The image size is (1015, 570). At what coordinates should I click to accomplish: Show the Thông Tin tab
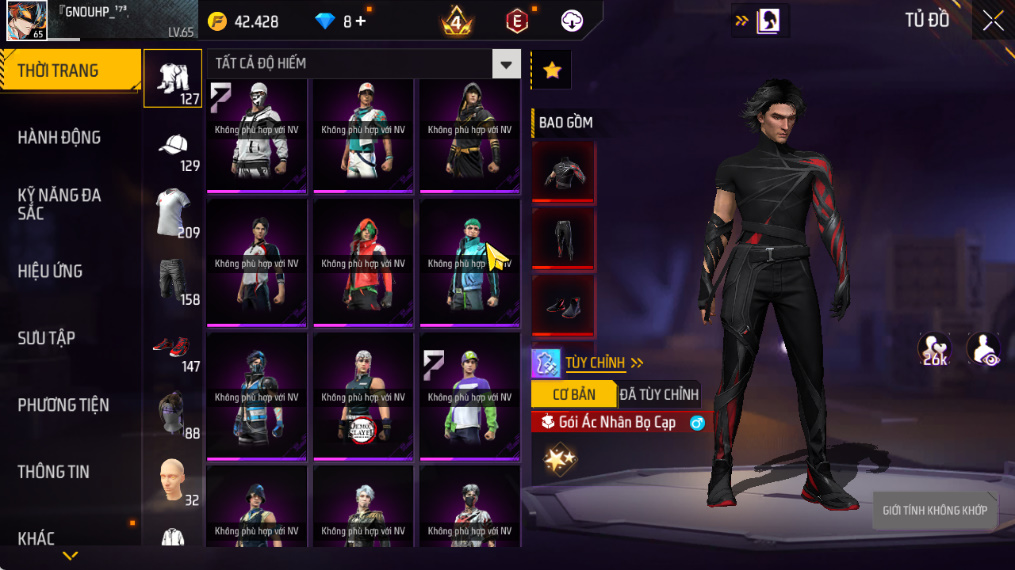click(x=54, y=472)
